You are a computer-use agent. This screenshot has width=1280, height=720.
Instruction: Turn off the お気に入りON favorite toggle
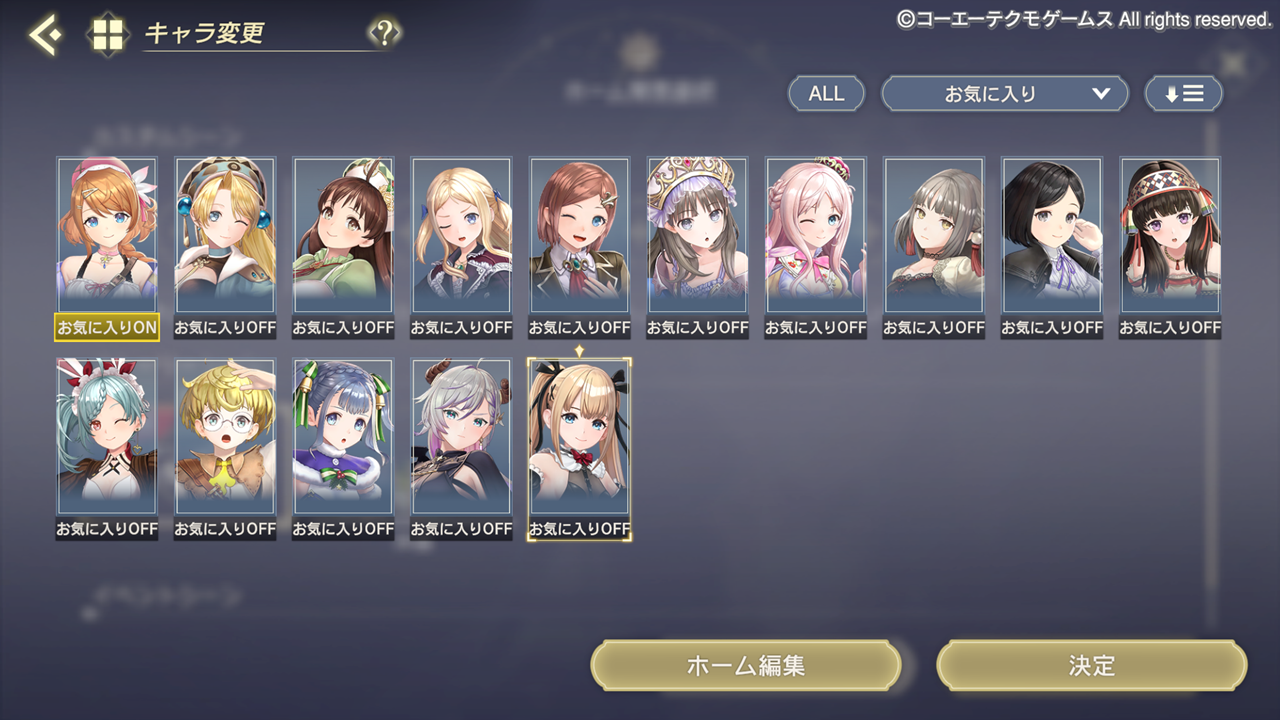coord(107,328)
